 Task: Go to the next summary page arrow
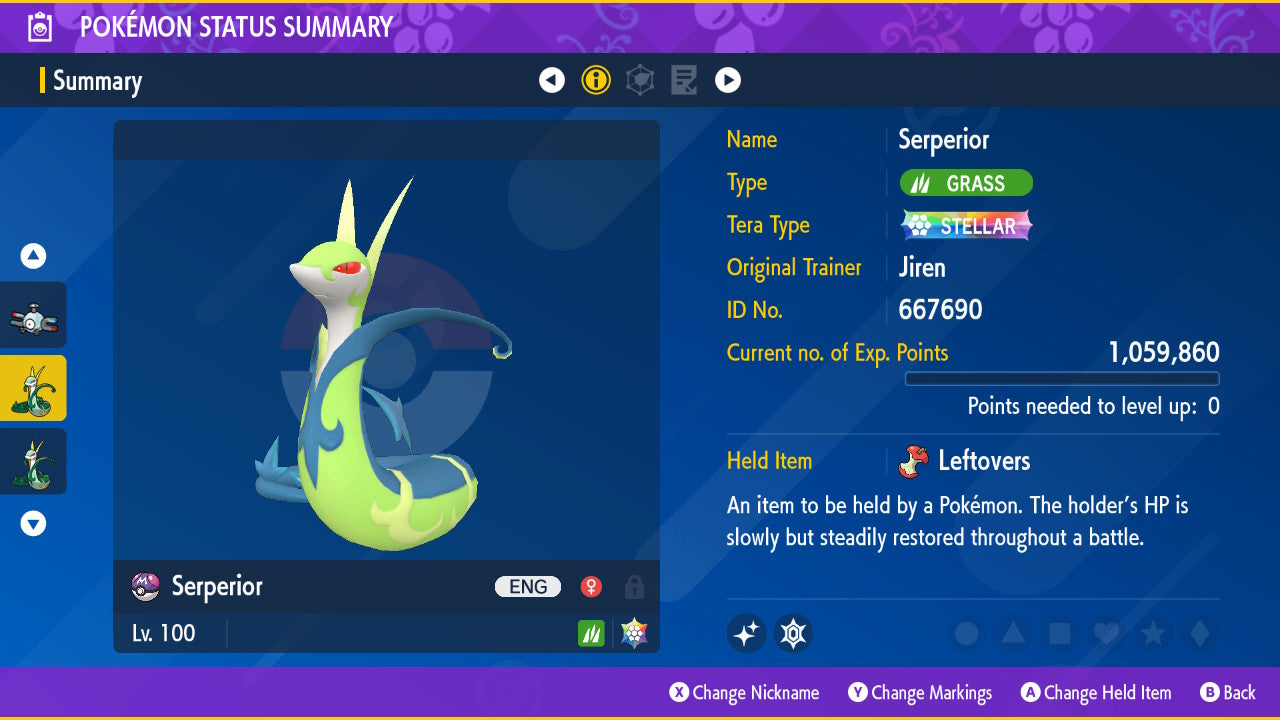(x=728, y=80)
